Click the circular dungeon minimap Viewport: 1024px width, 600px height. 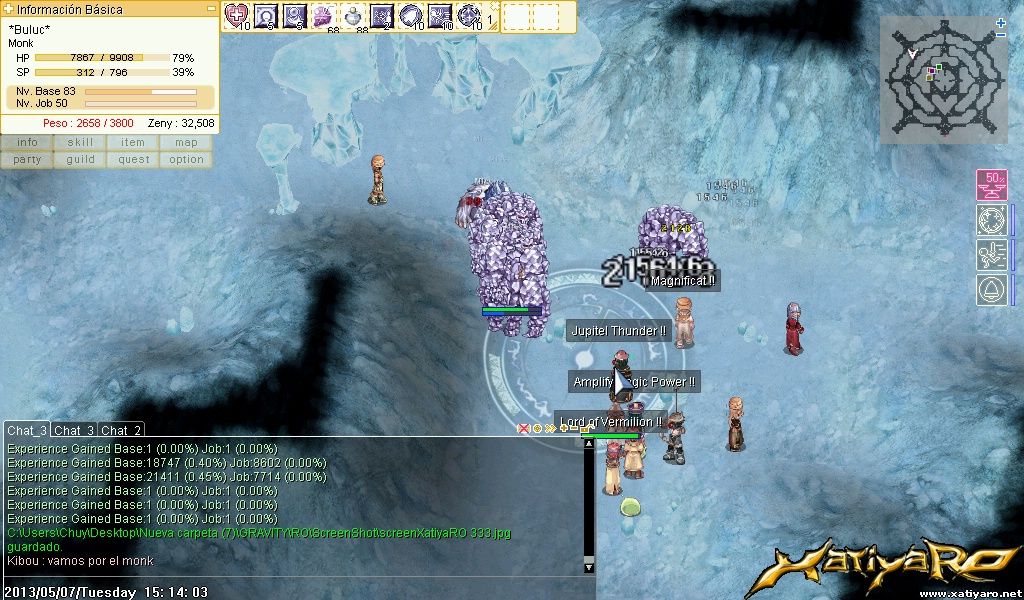pos(938,80)
